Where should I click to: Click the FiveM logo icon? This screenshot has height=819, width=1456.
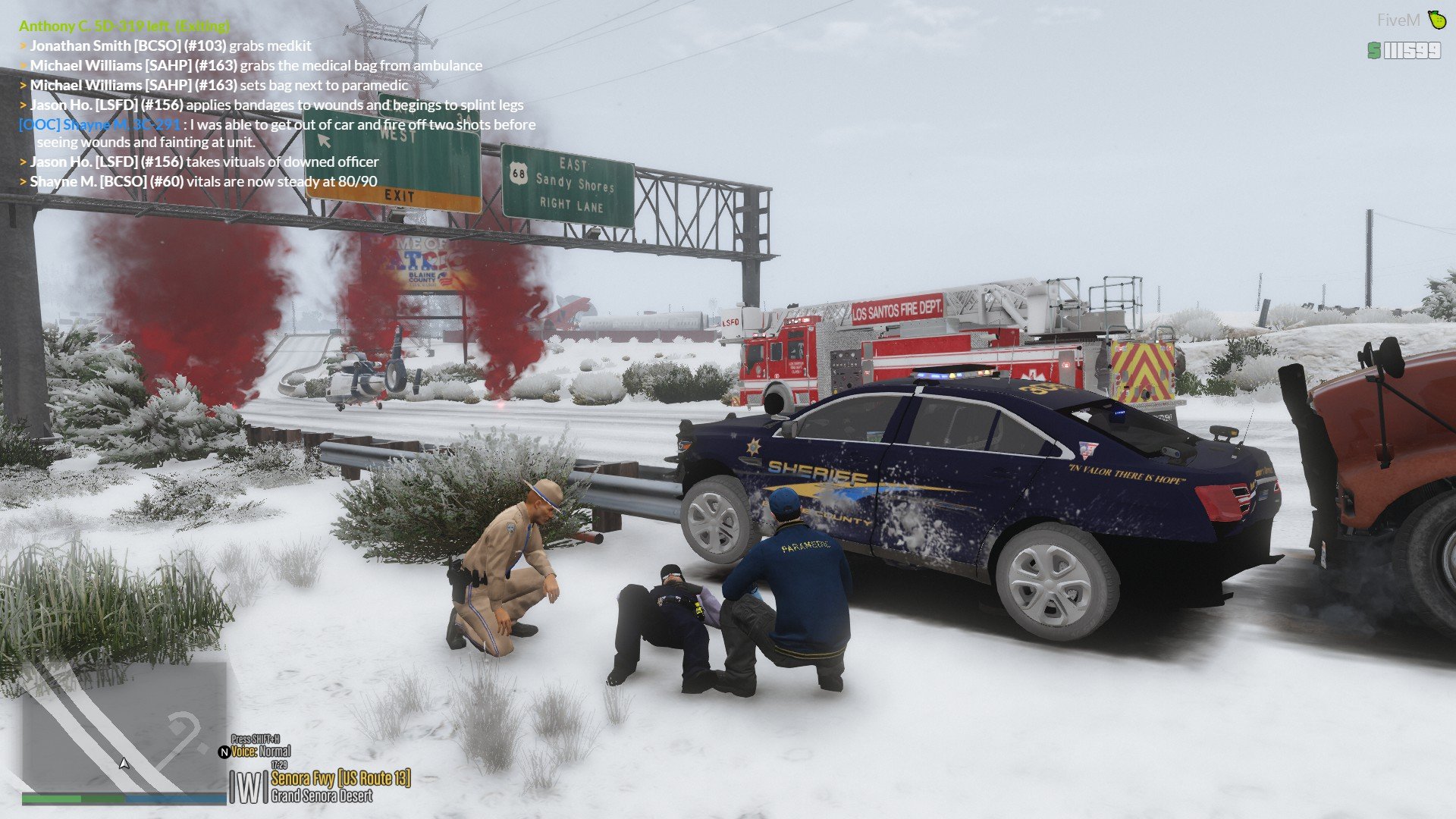(1436, 19)
